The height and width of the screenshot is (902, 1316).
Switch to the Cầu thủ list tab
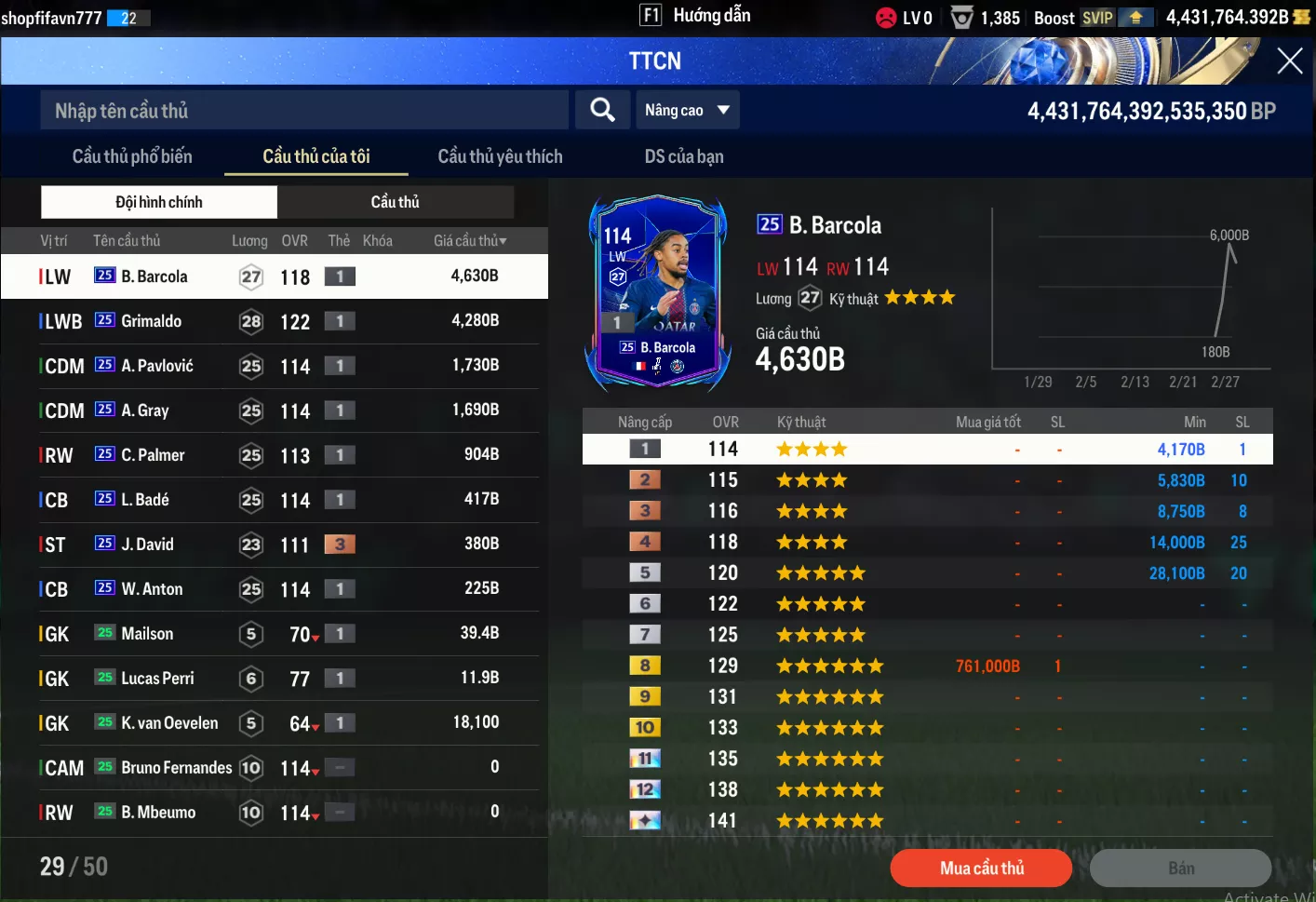(395, 202)
